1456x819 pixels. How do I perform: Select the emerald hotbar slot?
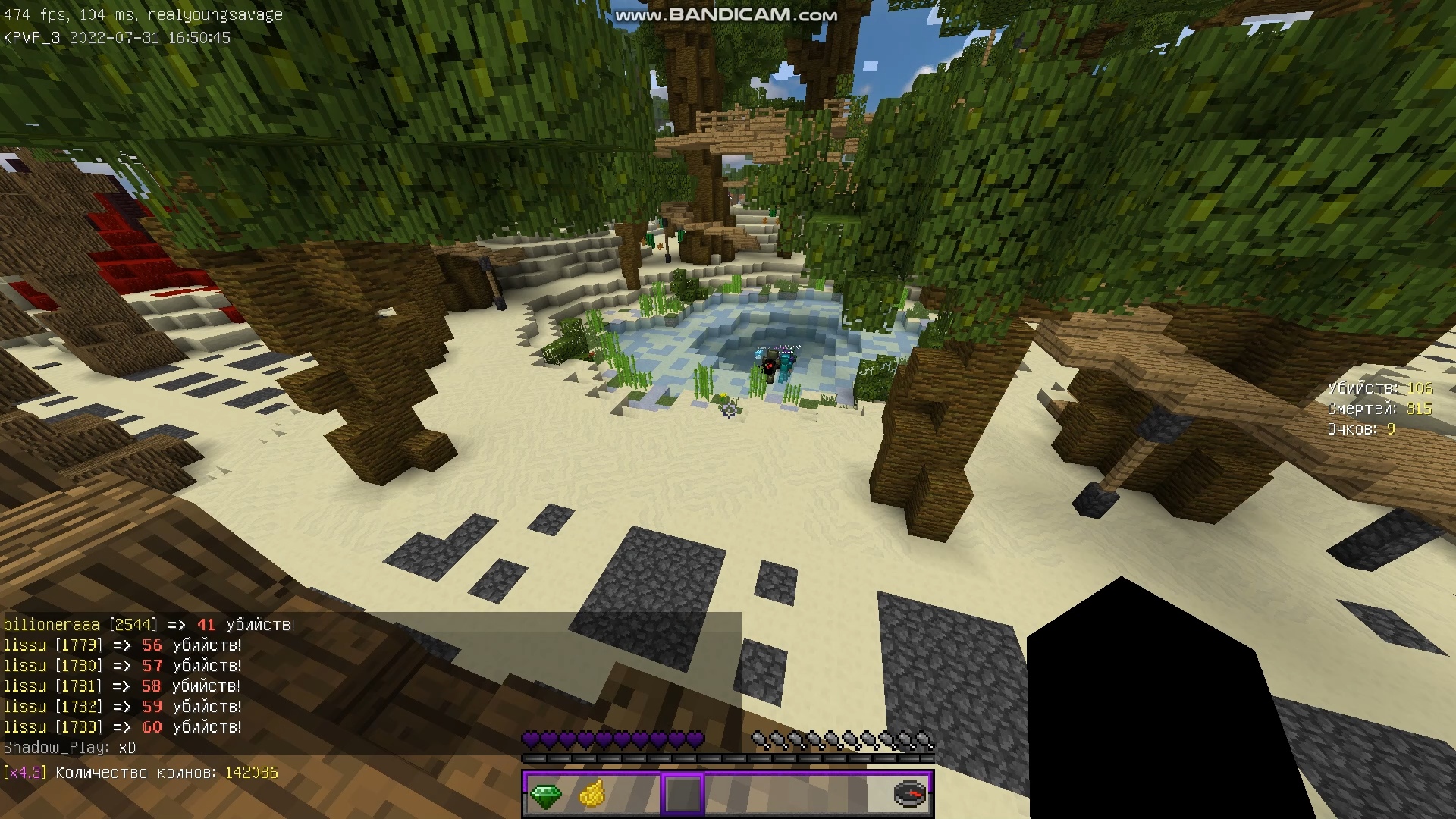(545, 795)
